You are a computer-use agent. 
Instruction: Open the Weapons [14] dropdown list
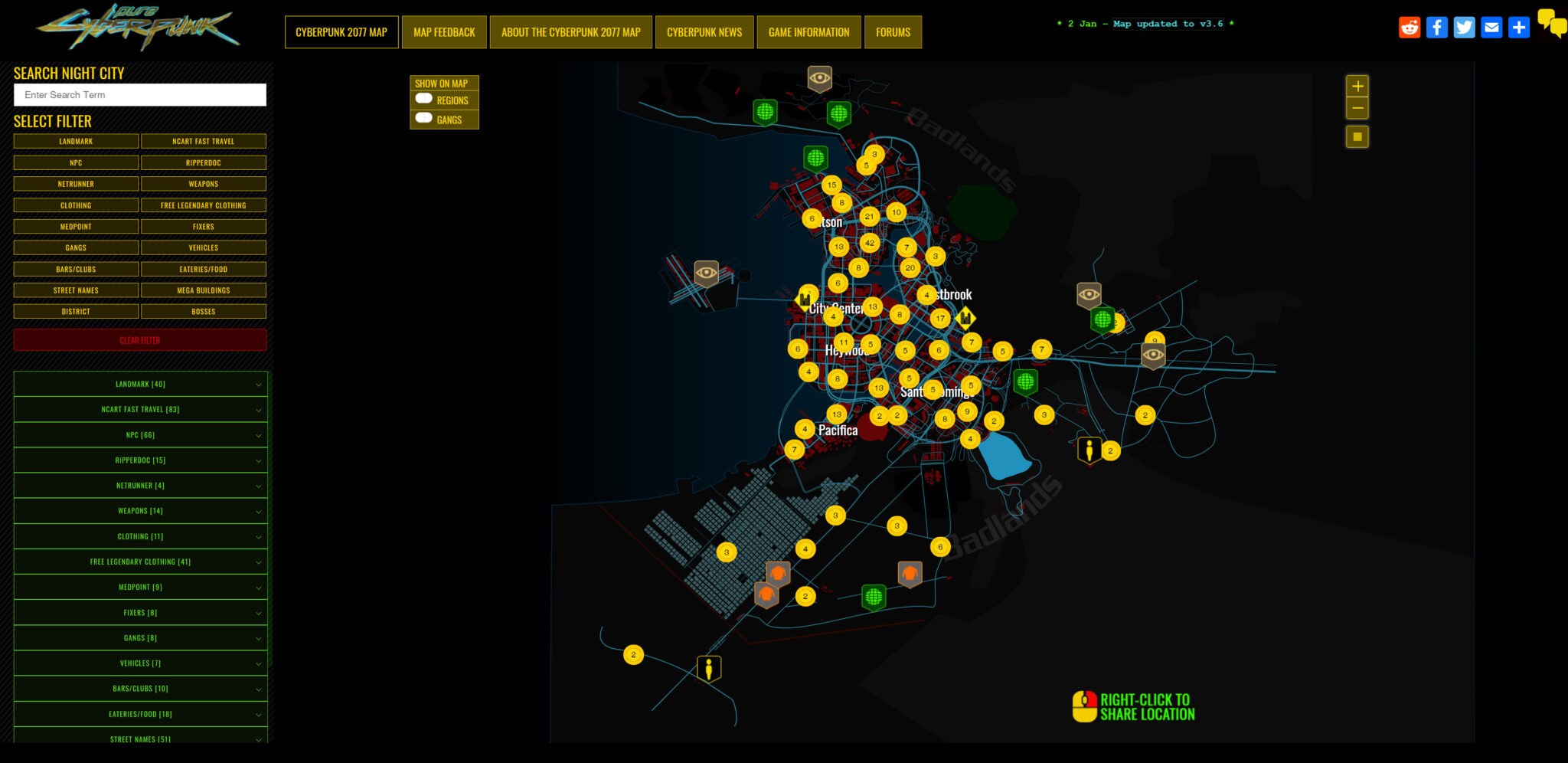point(140,511)
